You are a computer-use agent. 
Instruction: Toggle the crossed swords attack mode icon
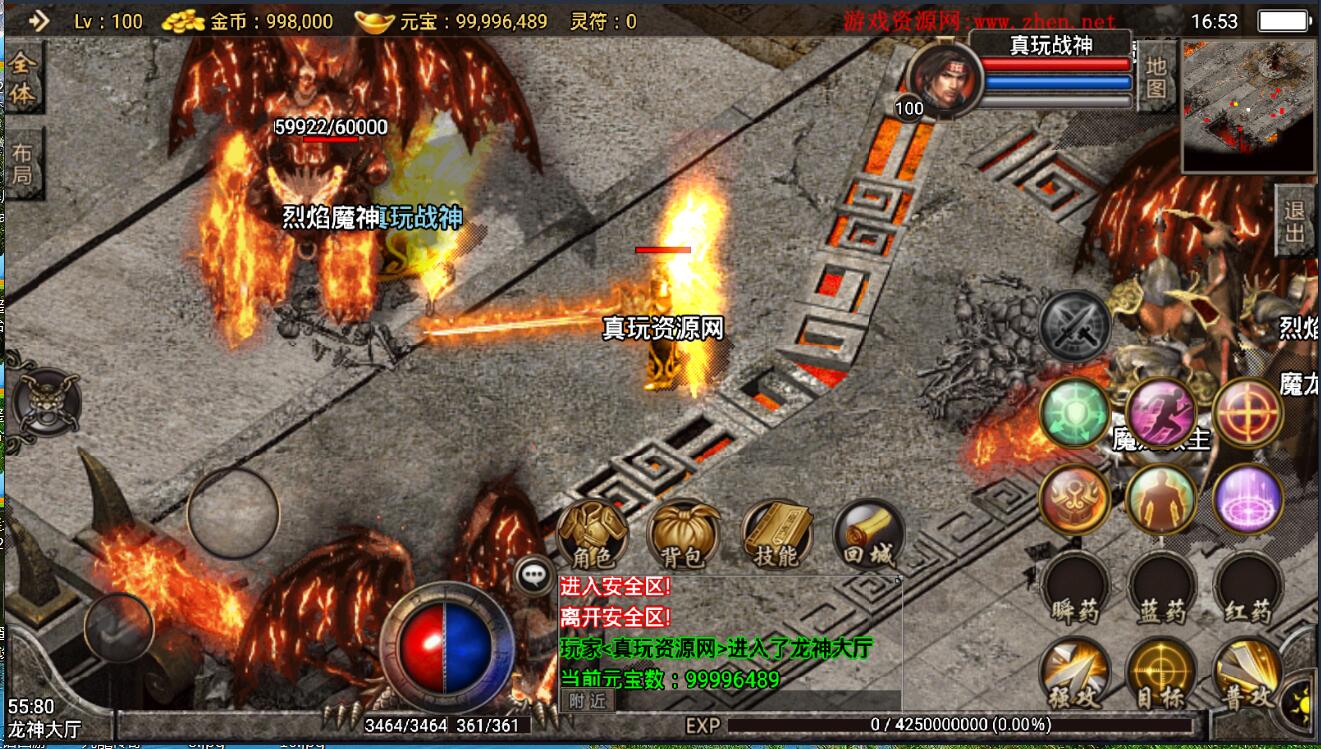pos(1075,325)
